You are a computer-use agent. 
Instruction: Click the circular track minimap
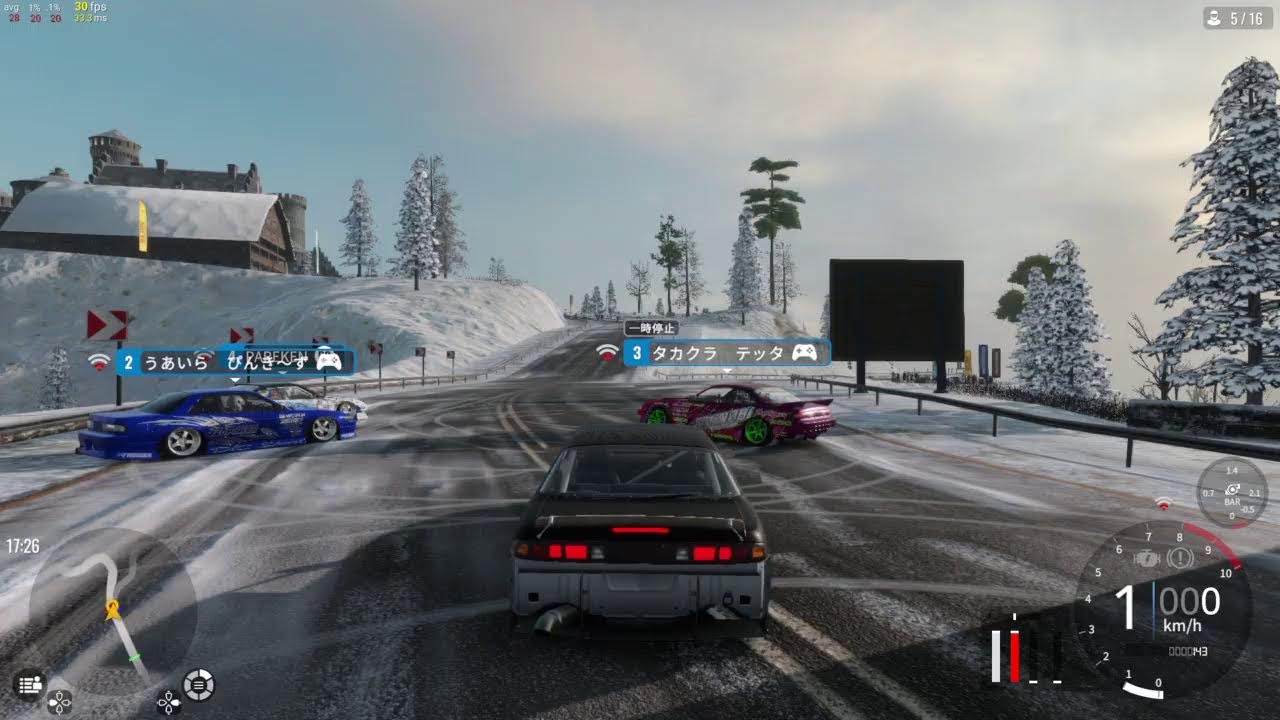click(x=112, y=610)
